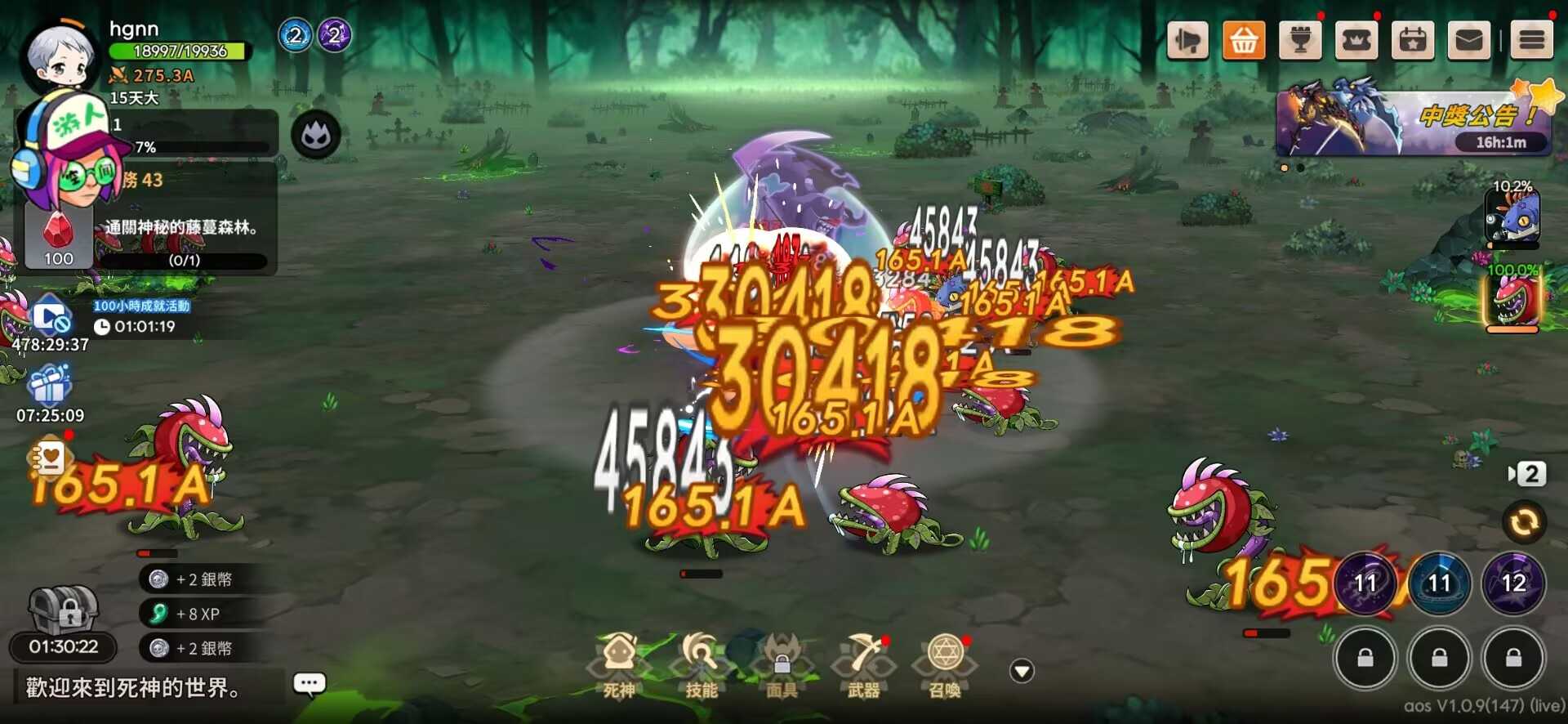Screen dimensions: 1568x724
Task: Open the crown ticket pass icon
Action: click(x=1356, y=38)
